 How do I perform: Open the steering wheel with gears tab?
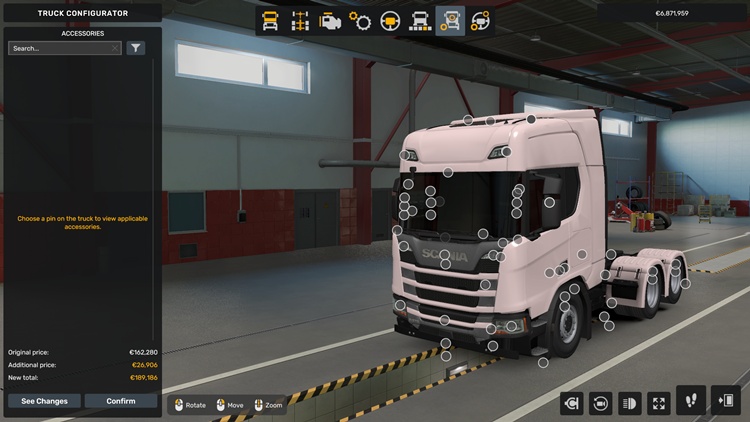pyautogui.click(x=480, y=20)
